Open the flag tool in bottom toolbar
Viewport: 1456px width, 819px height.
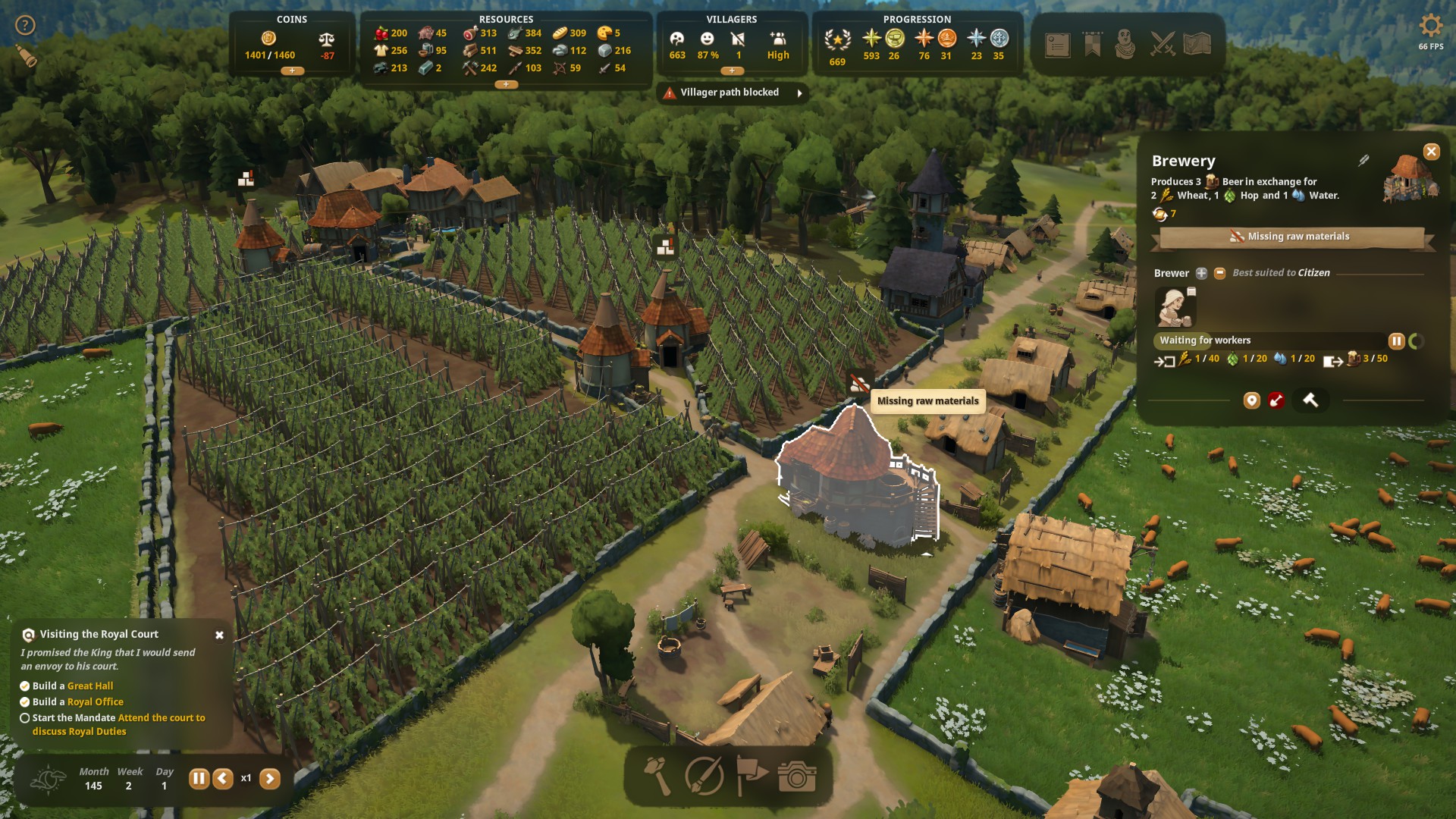(x=752, y=777)
